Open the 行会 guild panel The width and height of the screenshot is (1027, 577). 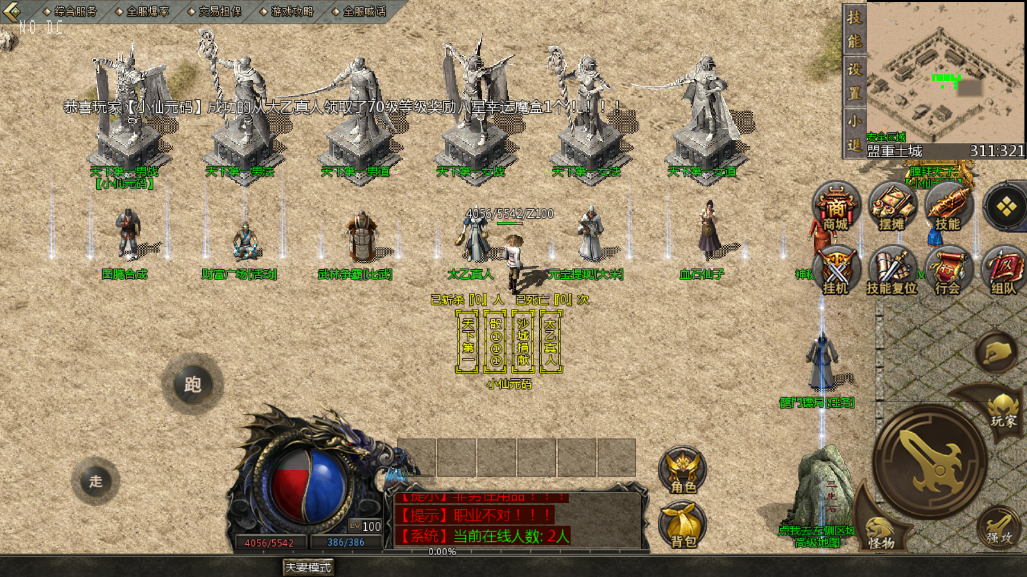[947, 271]
